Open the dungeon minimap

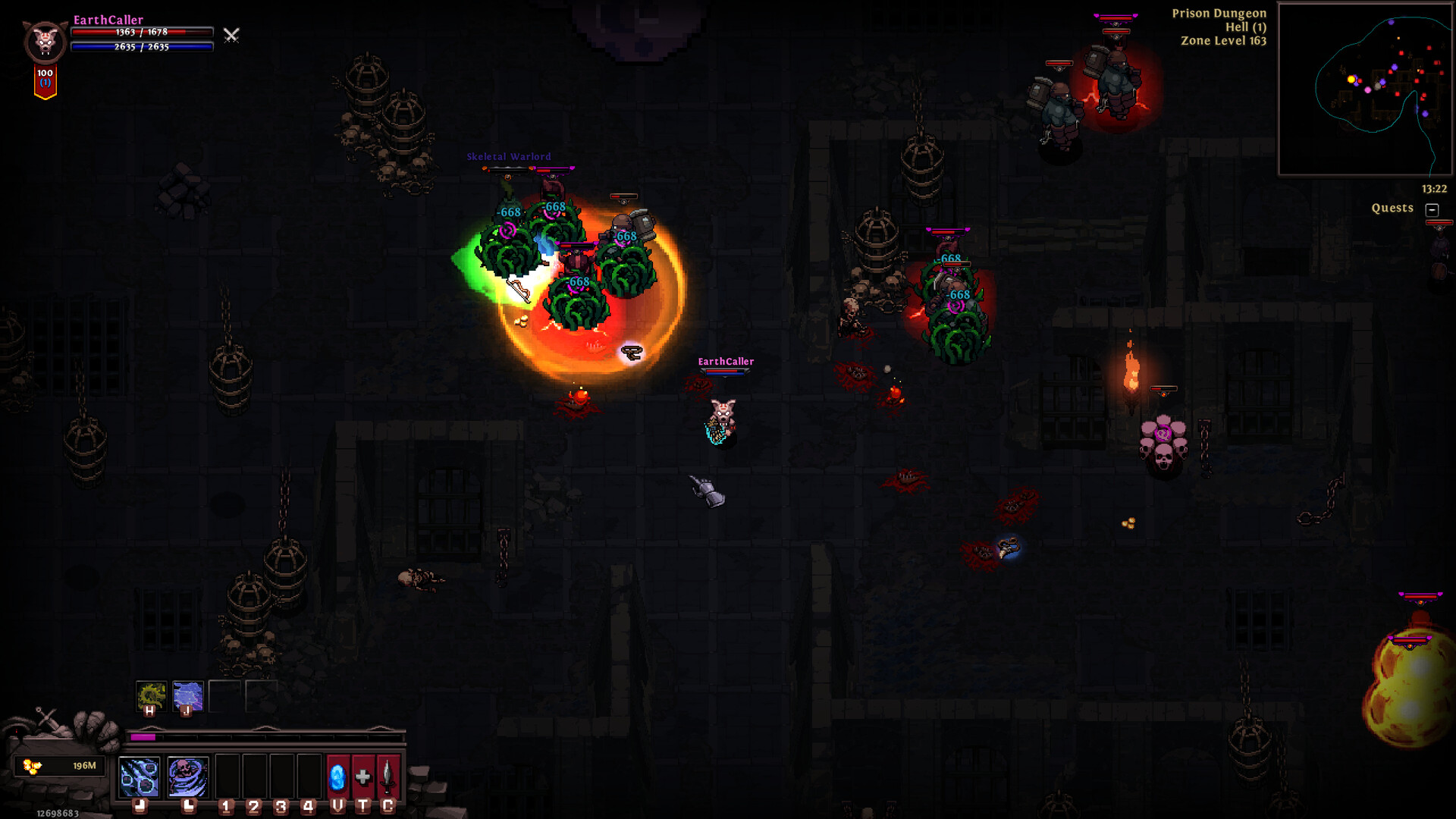(1364, 89)
